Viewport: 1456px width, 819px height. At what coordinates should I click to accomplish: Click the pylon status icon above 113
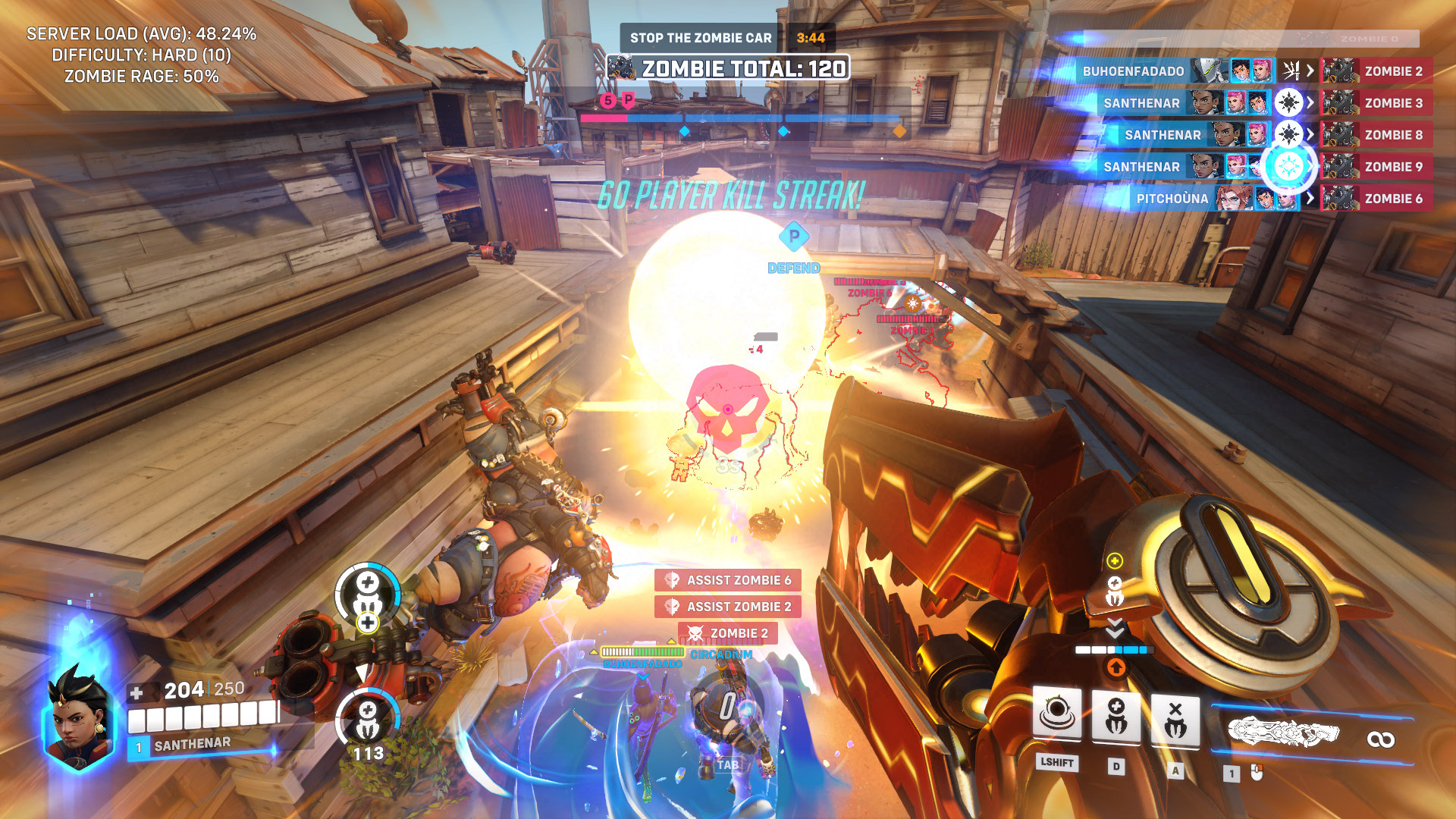click(x=368, y=717)
